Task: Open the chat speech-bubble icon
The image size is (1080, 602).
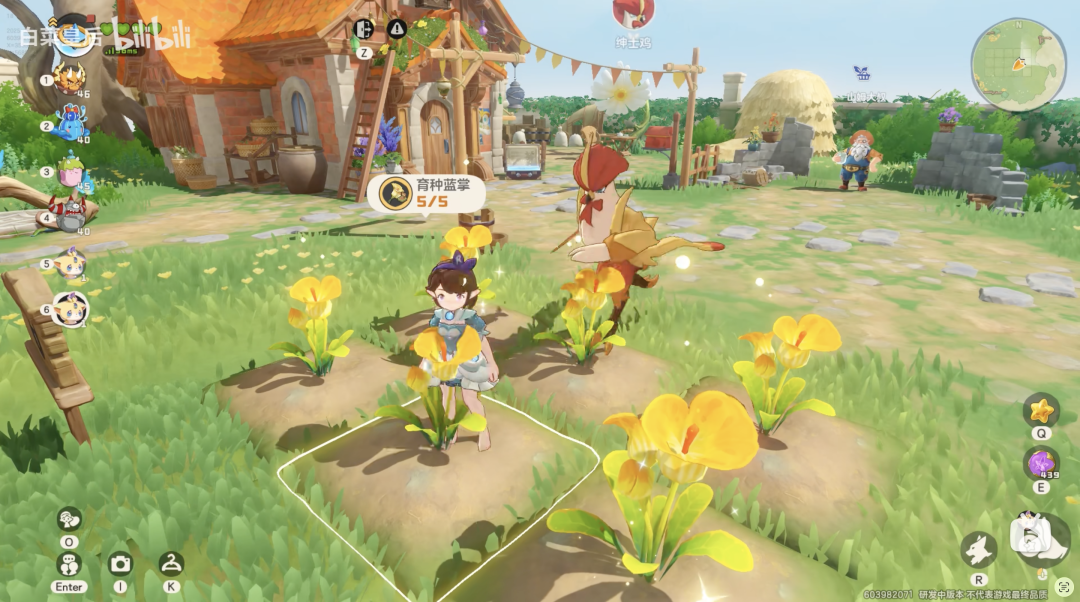Action: [69, 564]
